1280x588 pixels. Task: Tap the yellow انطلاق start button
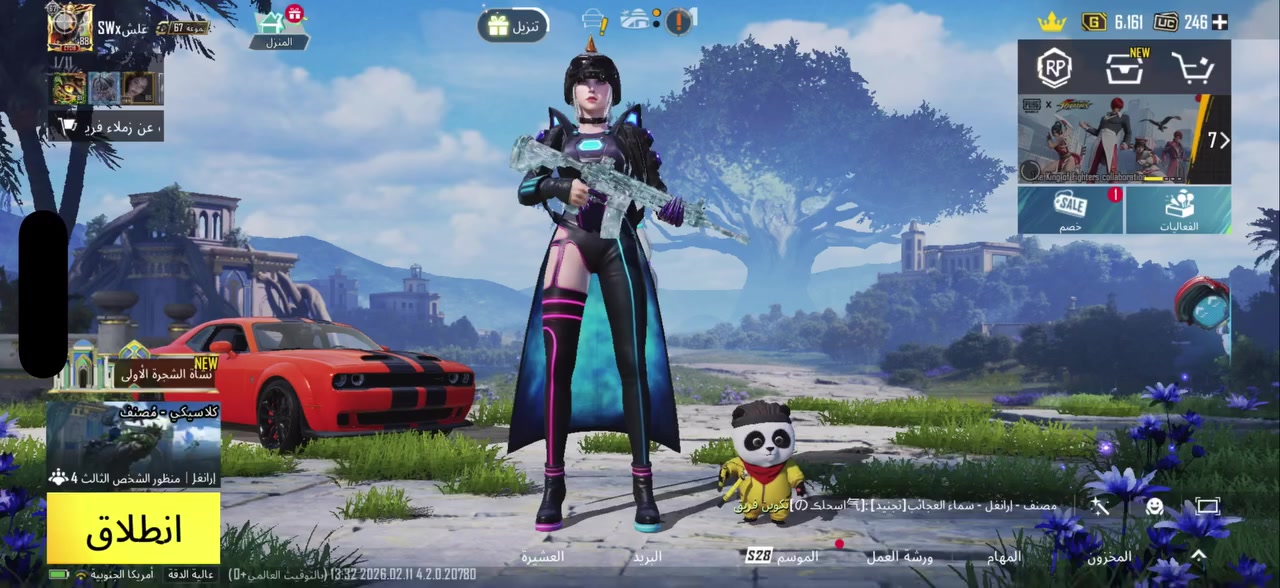click(133, 529)
